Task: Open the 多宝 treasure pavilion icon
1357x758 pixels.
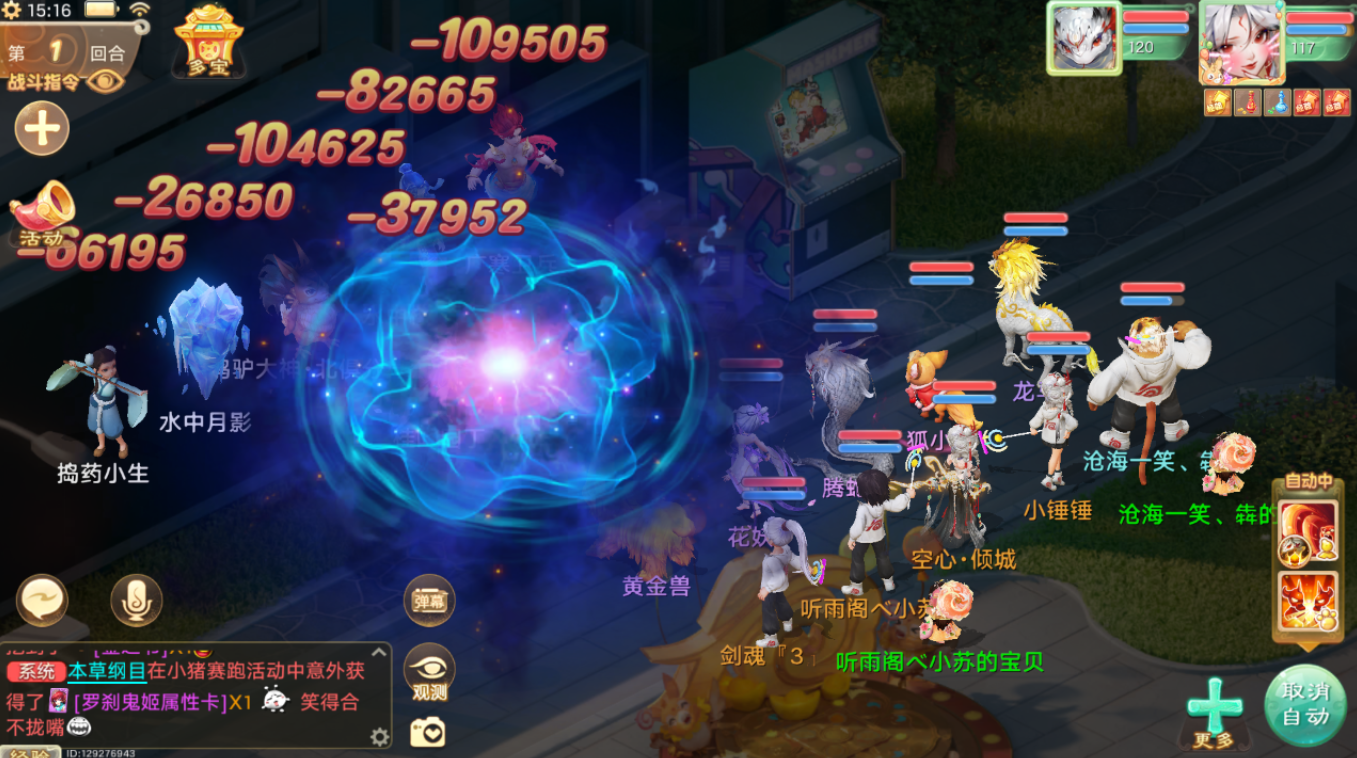Action: coord(209,40)
